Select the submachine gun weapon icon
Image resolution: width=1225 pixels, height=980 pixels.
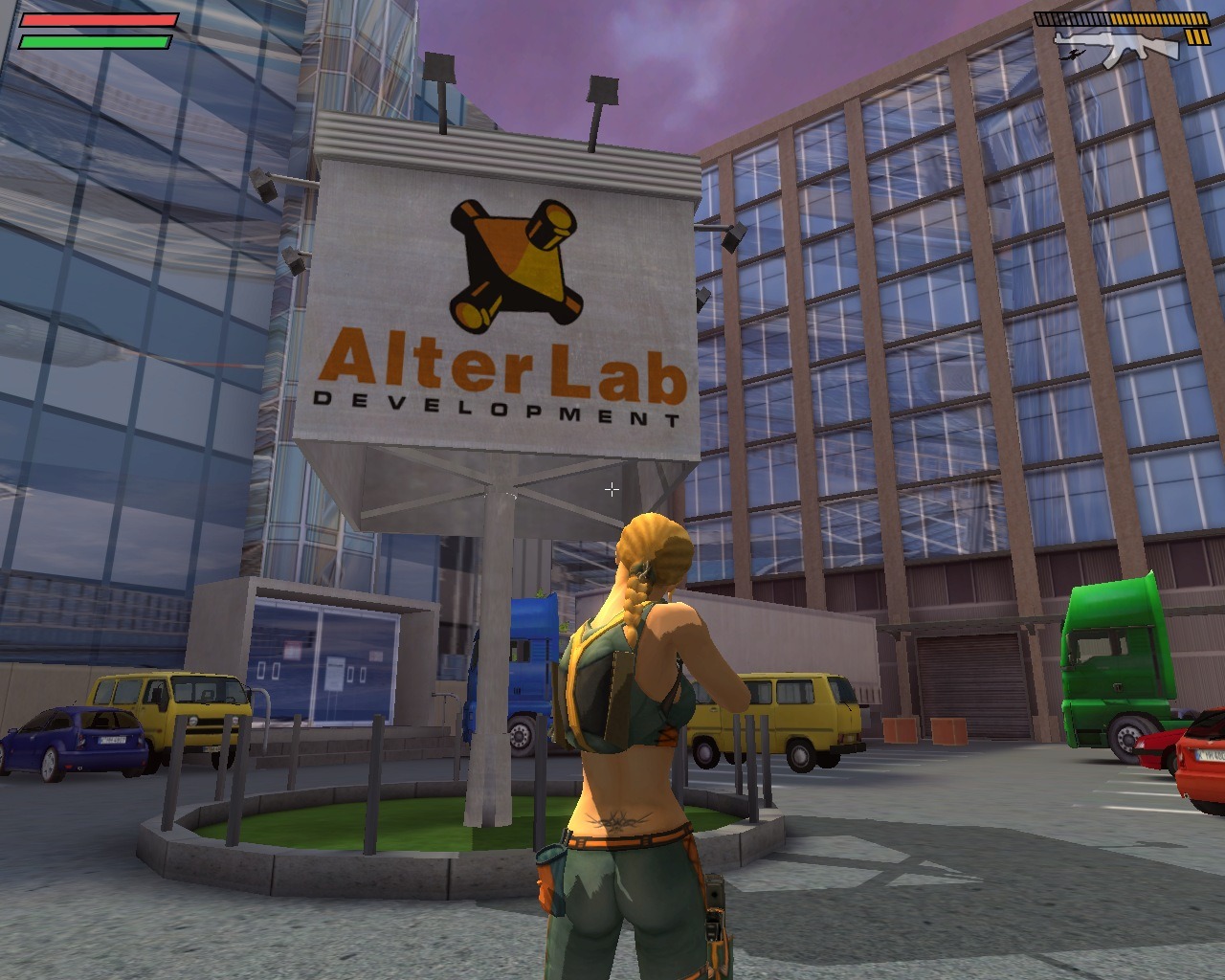[x=1115, y=47]
